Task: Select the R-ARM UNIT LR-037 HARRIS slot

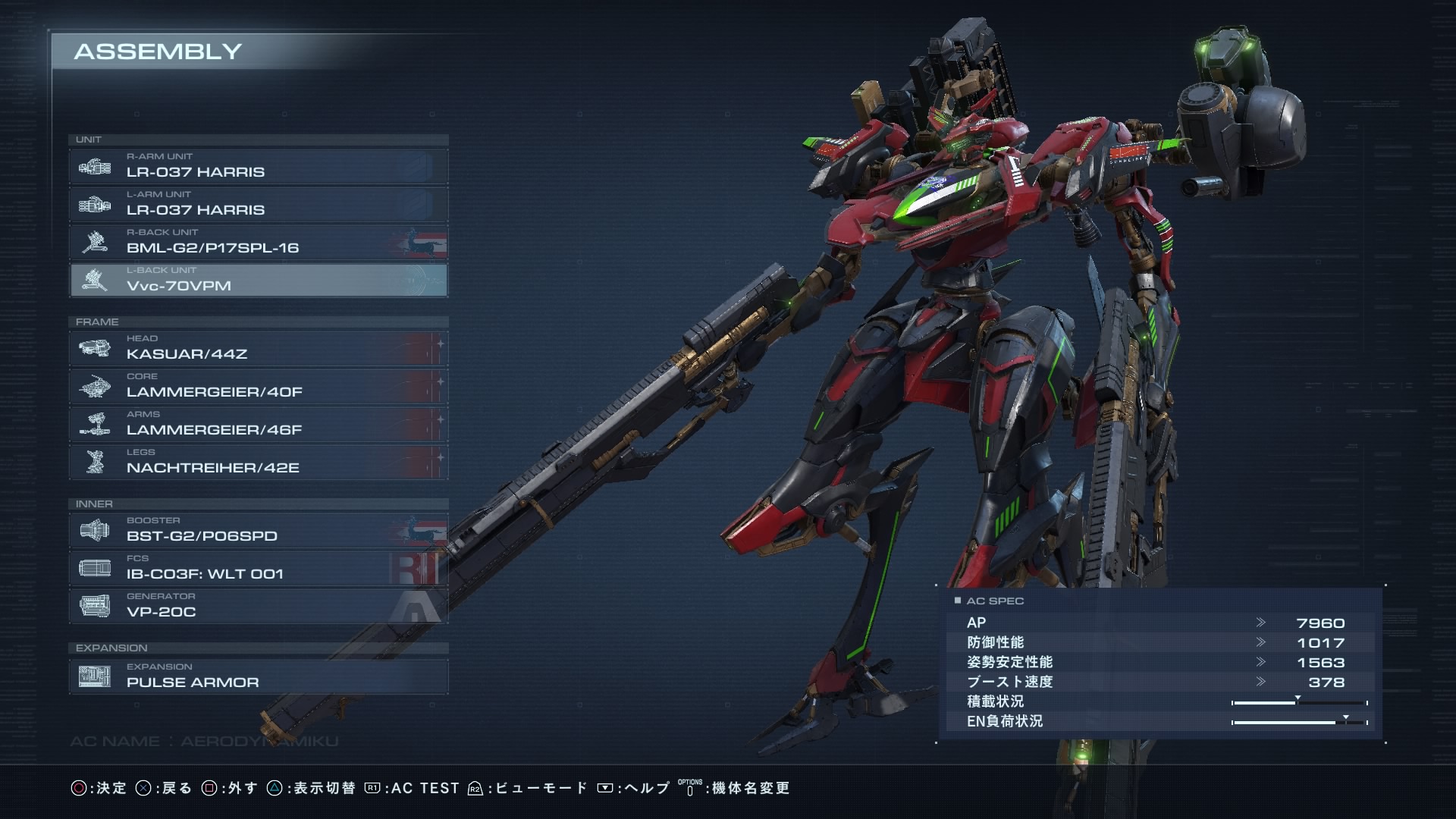Action: pyautogui.click(x=258, y=166)
